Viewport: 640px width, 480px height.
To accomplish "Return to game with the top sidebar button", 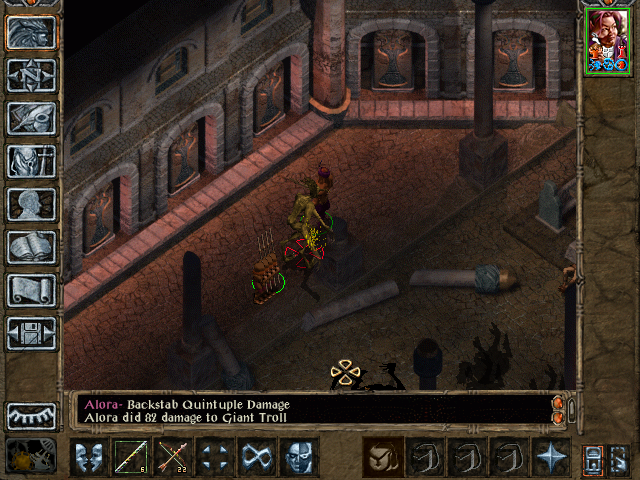I will click(31, 33).
